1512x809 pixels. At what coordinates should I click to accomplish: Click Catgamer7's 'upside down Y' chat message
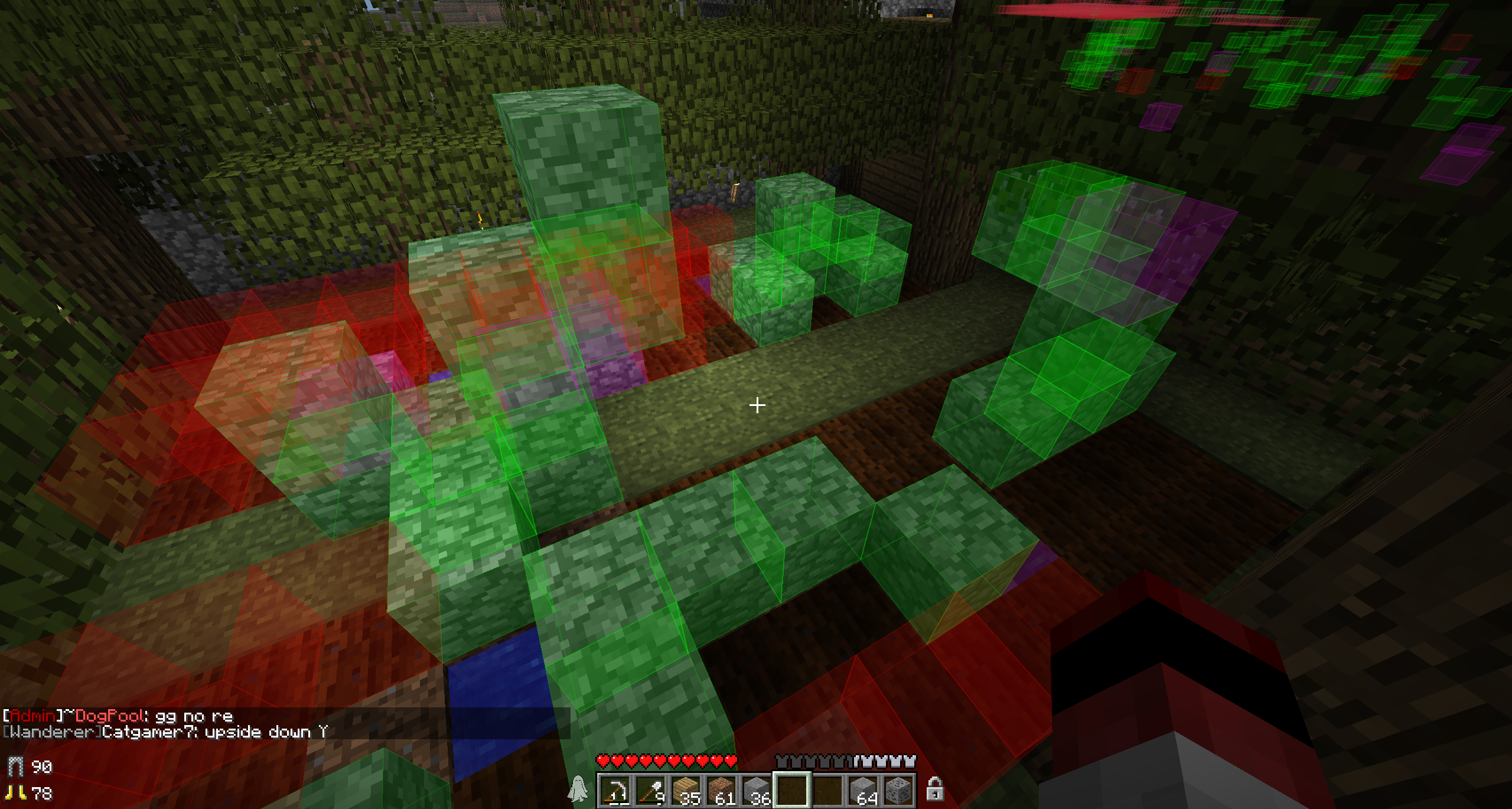click(x=165, y=732)
